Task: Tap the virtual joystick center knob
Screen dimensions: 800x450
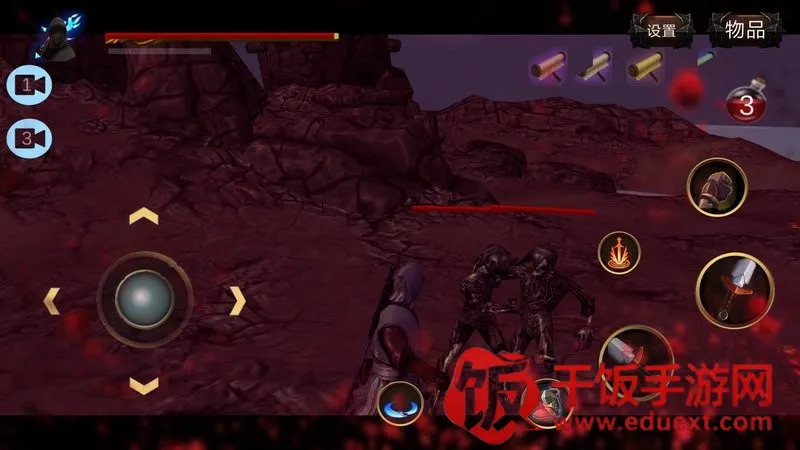Action: click(145, 297)
